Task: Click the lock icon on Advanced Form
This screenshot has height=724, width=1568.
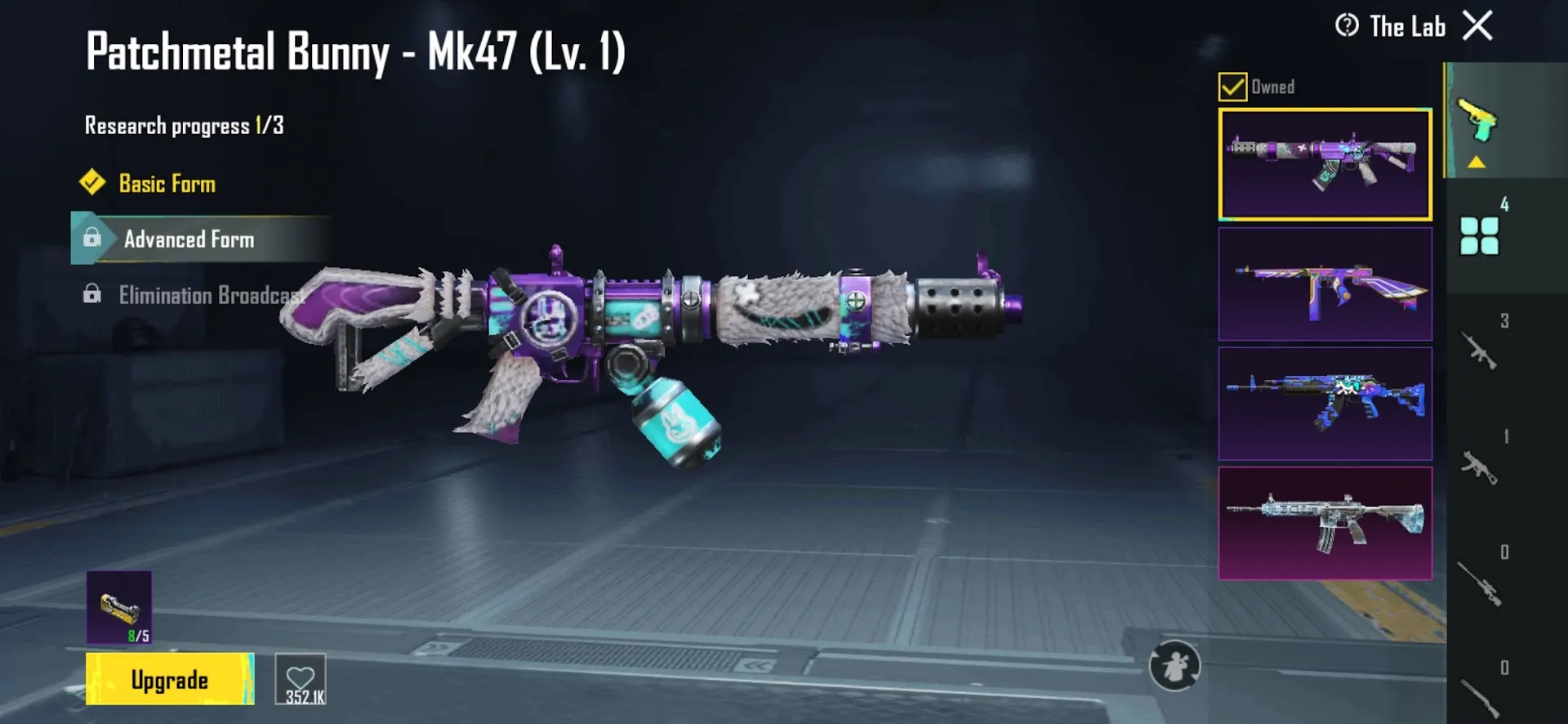Action: tap(91, 239)
